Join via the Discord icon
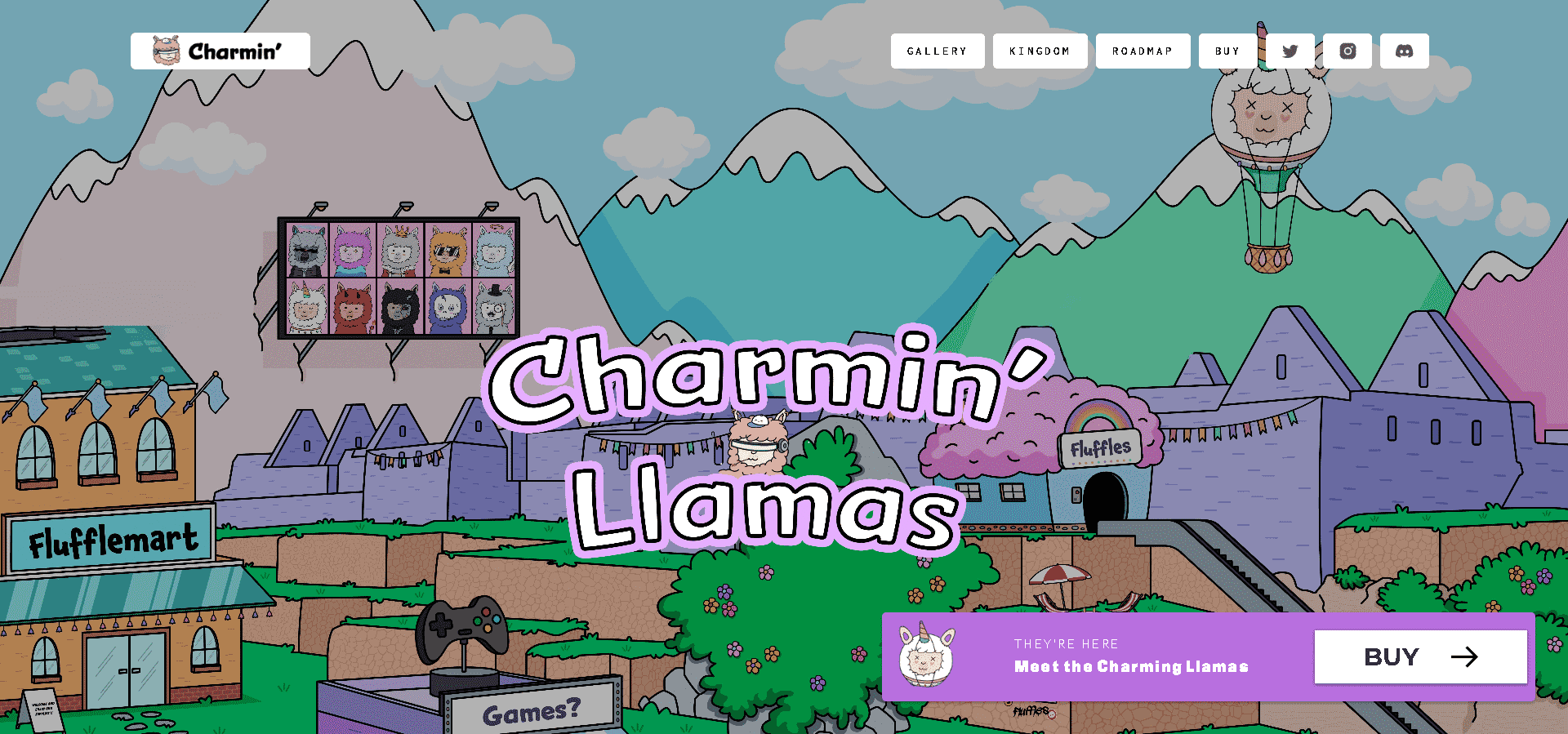1568x734 pixels. click(x=1404, y=51)
